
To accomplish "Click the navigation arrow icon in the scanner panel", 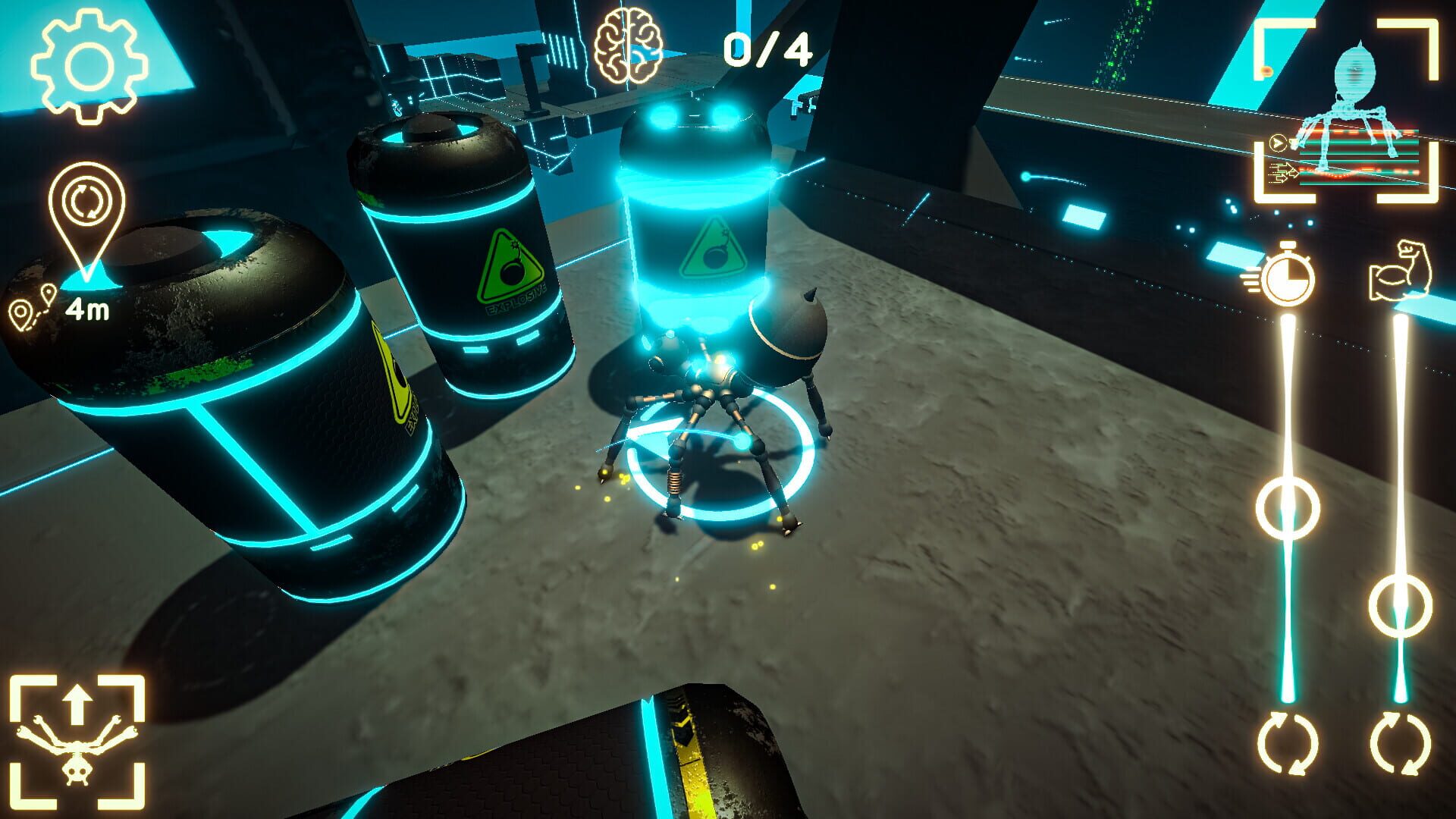I will click(1279, 141).
